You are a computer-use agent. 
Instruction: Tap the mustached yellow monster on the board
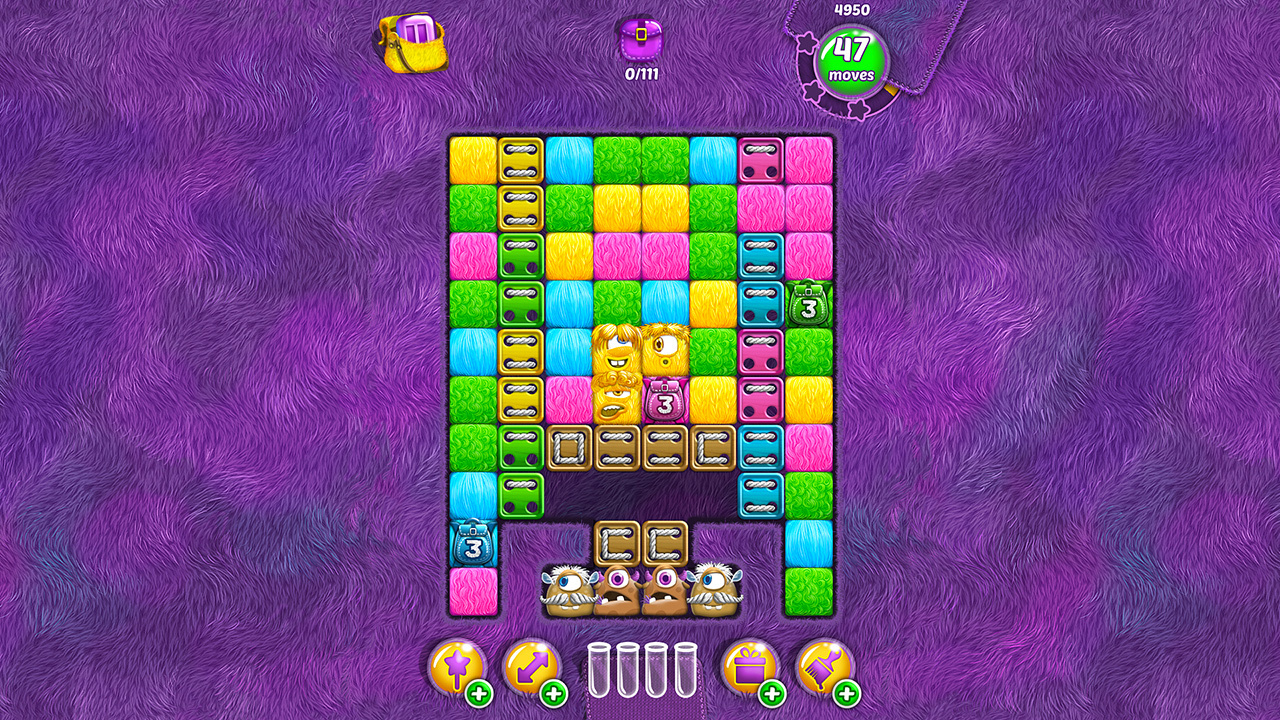(615, 400)
